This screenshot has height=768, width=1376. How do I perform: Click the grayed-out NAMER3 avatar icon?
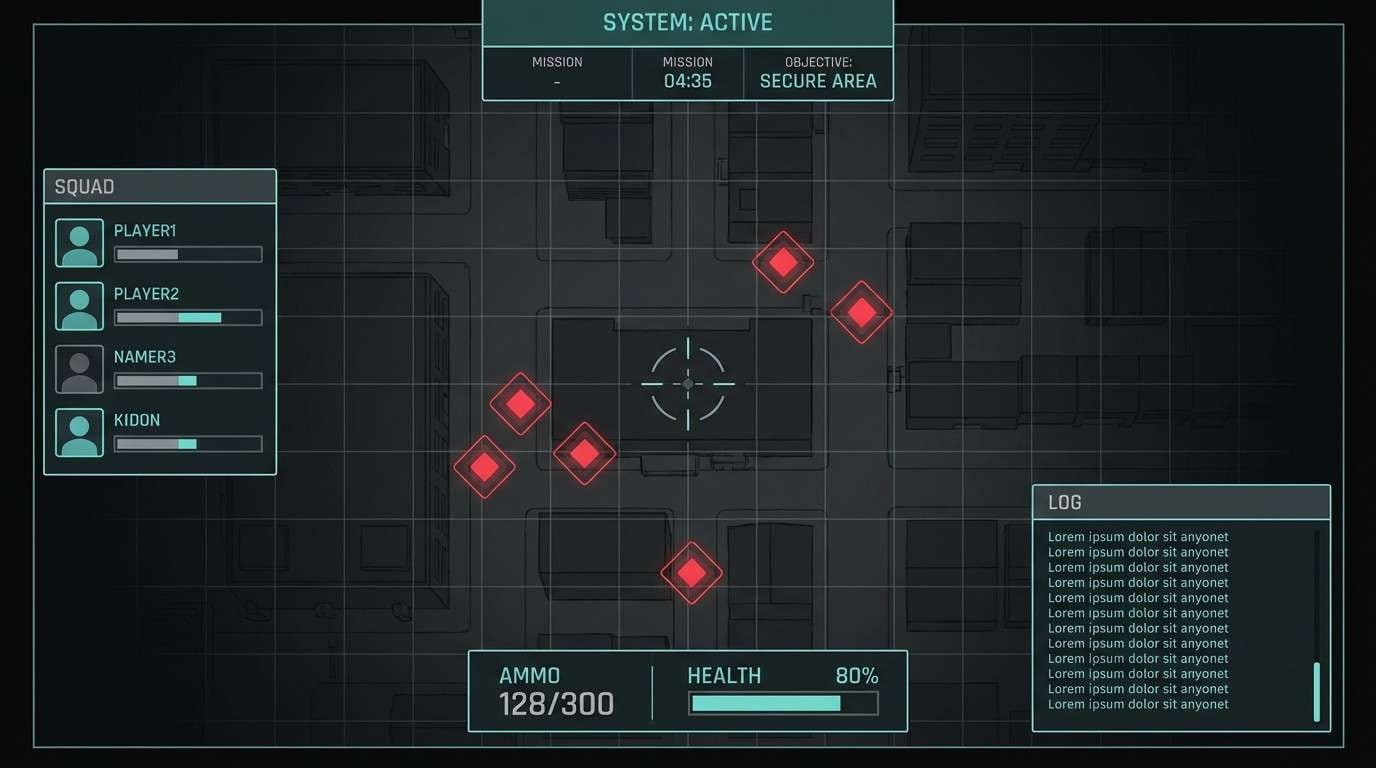pos(79,369)
